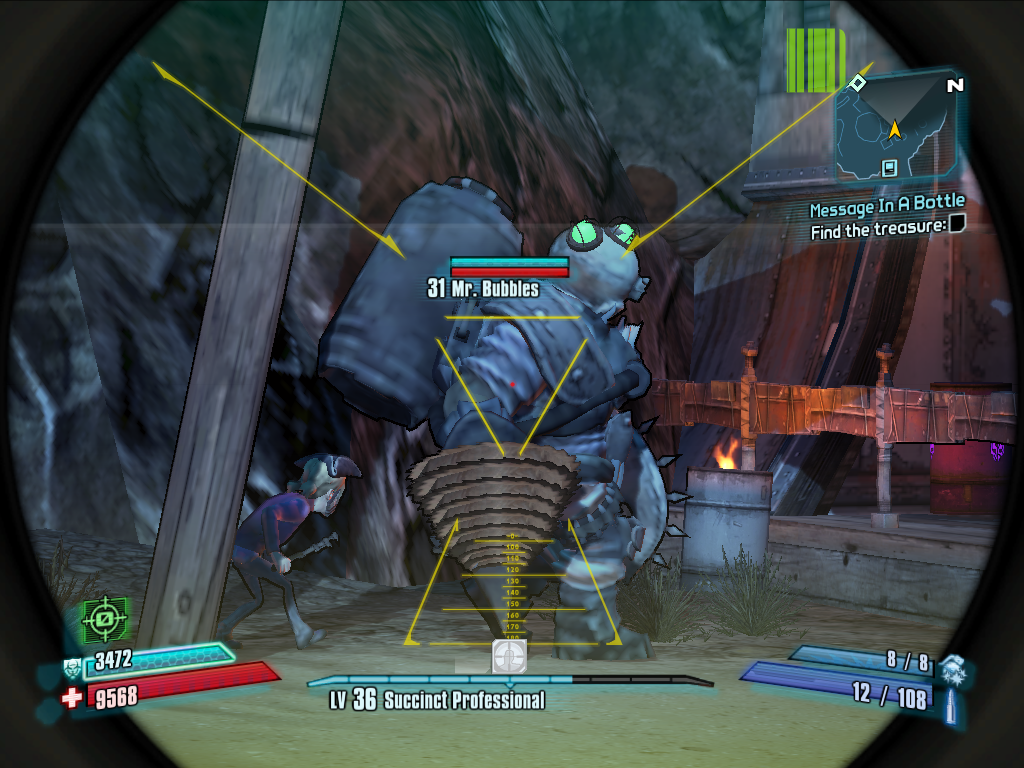Viewport: 1024px width, 768px height.
Task: Select the Message In A Bottle quest tracker
Action: pos(886,209)
